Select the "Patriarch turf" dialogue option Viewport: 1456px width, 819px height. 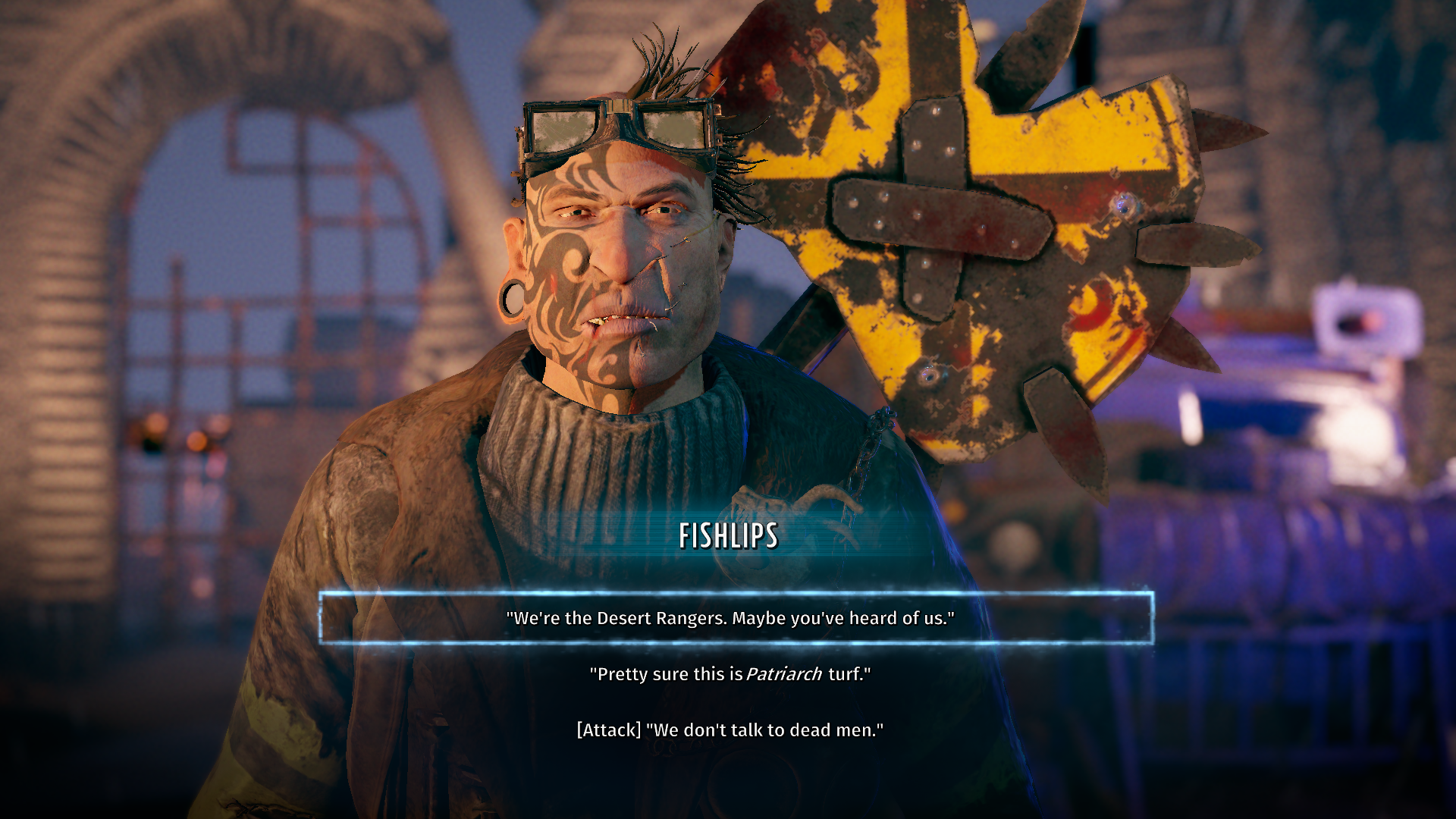tap(730, 674)
